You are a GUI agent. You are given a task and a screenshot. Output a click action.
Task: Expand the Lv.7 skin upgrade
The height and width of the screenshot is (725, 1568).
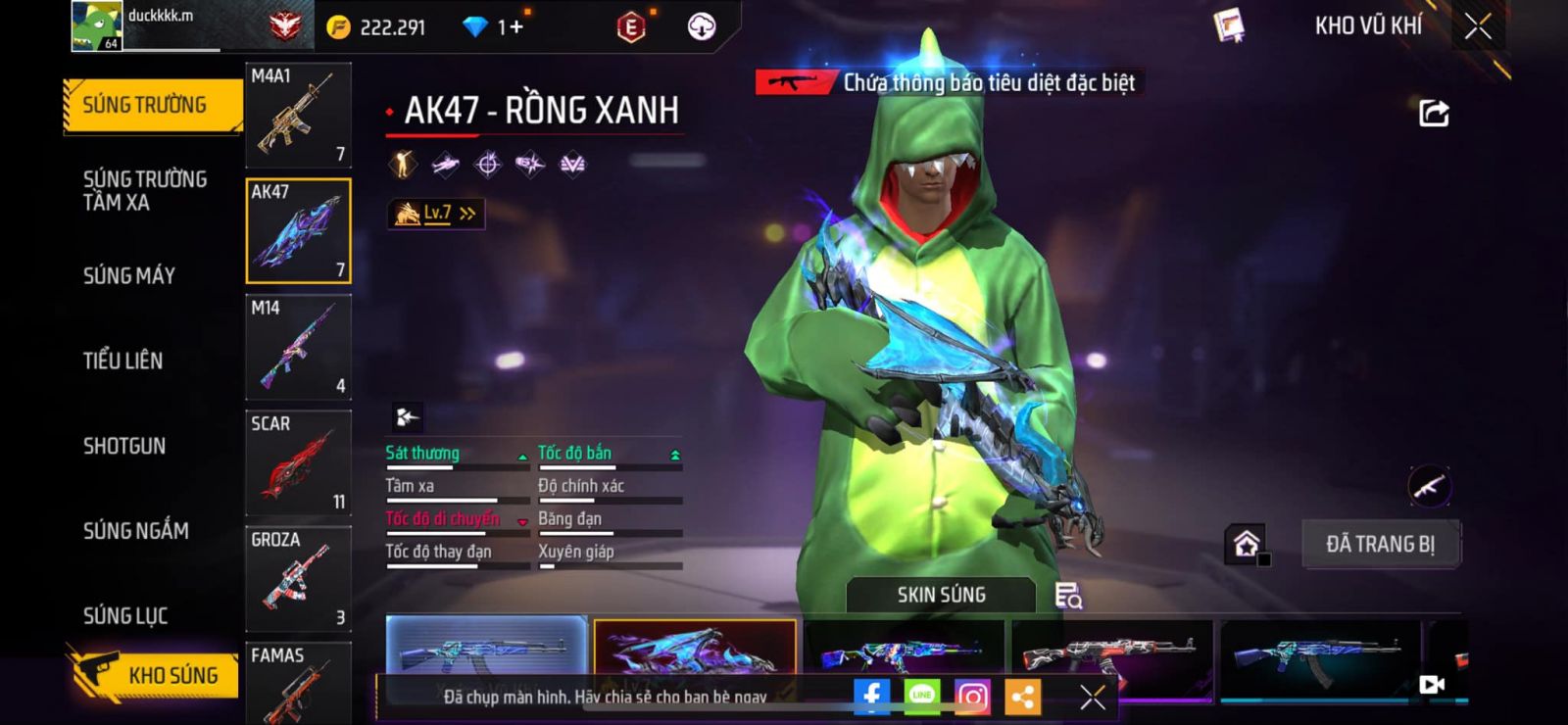coord(436,213)
